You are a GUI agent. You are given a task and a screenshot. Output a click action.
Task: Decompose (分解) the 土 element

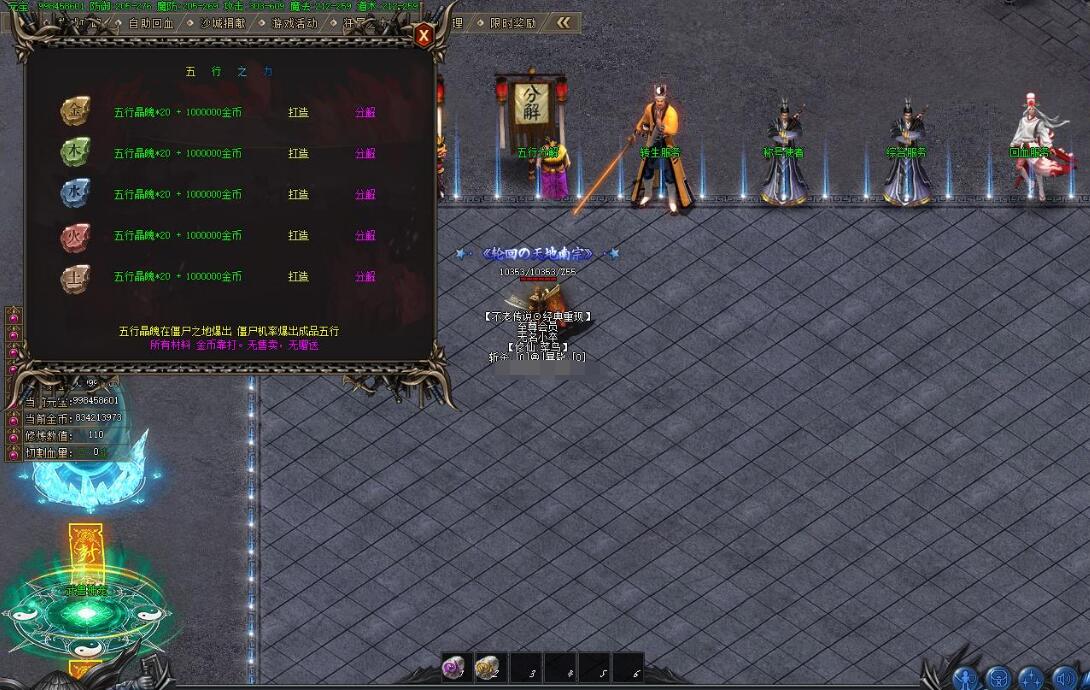pos(365,276)
